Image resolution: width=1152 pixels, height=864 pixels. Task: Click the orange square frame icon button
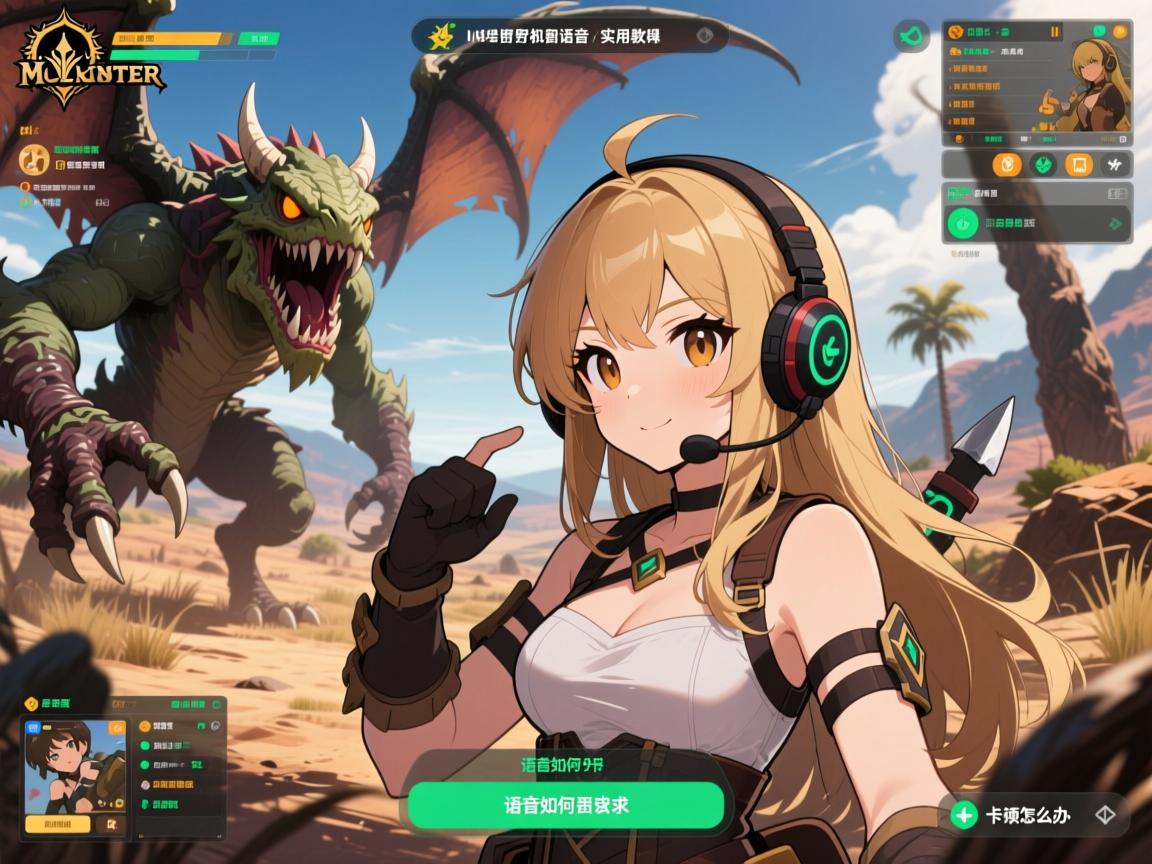point(1078,165)
